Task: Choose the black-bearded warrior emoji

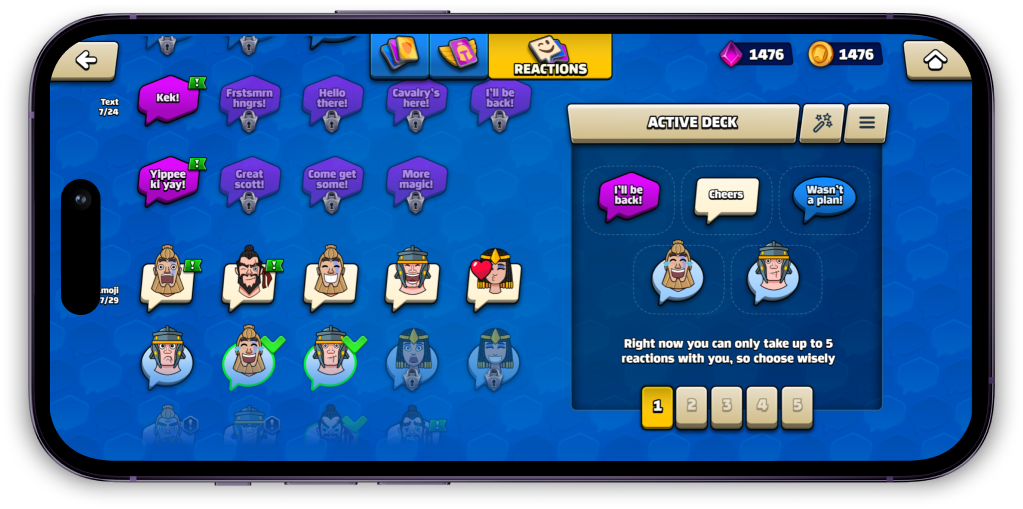Action: 250,276
